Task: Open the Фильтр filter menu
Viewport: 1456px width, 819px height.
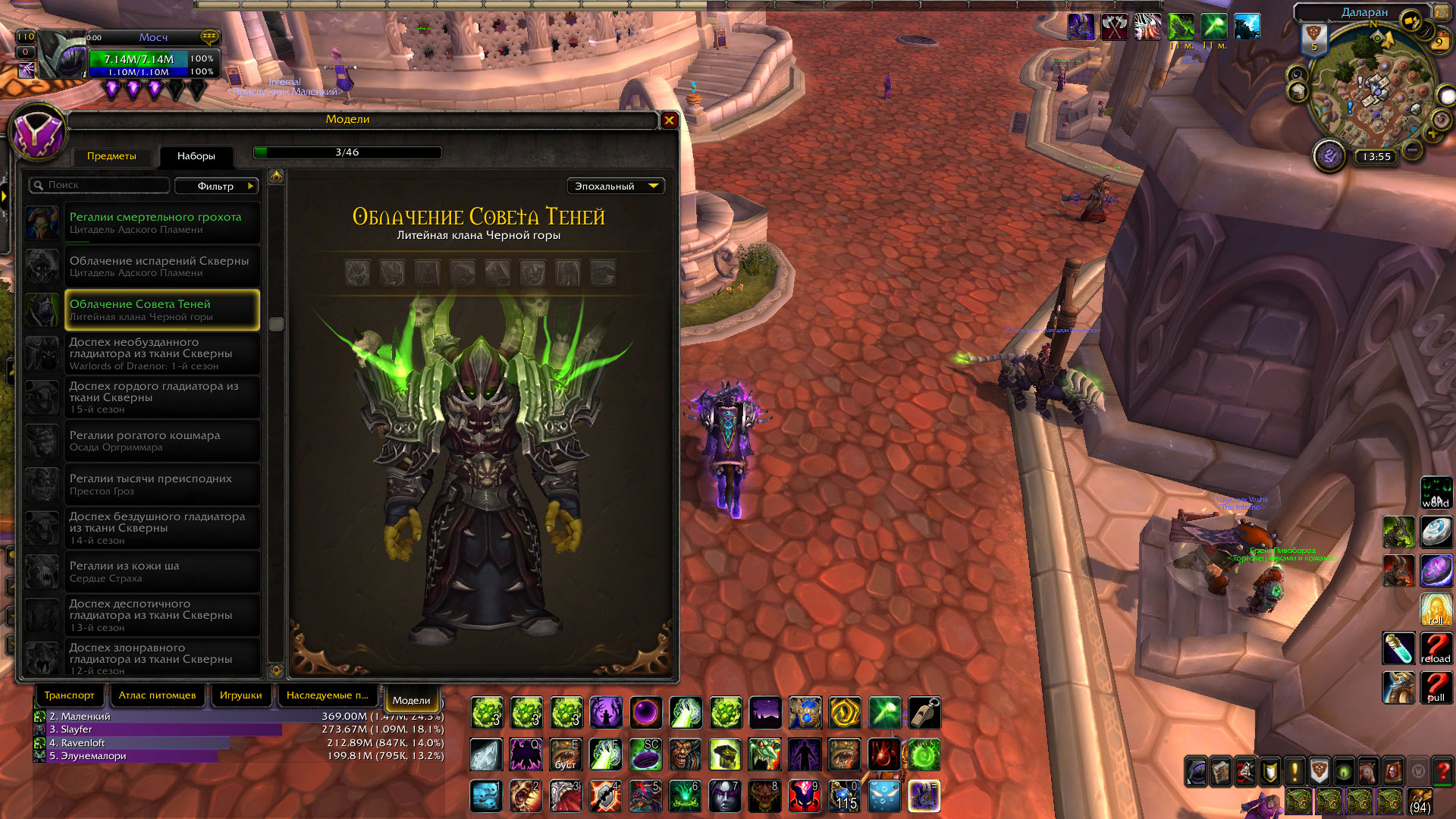Action: pos(216,186)
